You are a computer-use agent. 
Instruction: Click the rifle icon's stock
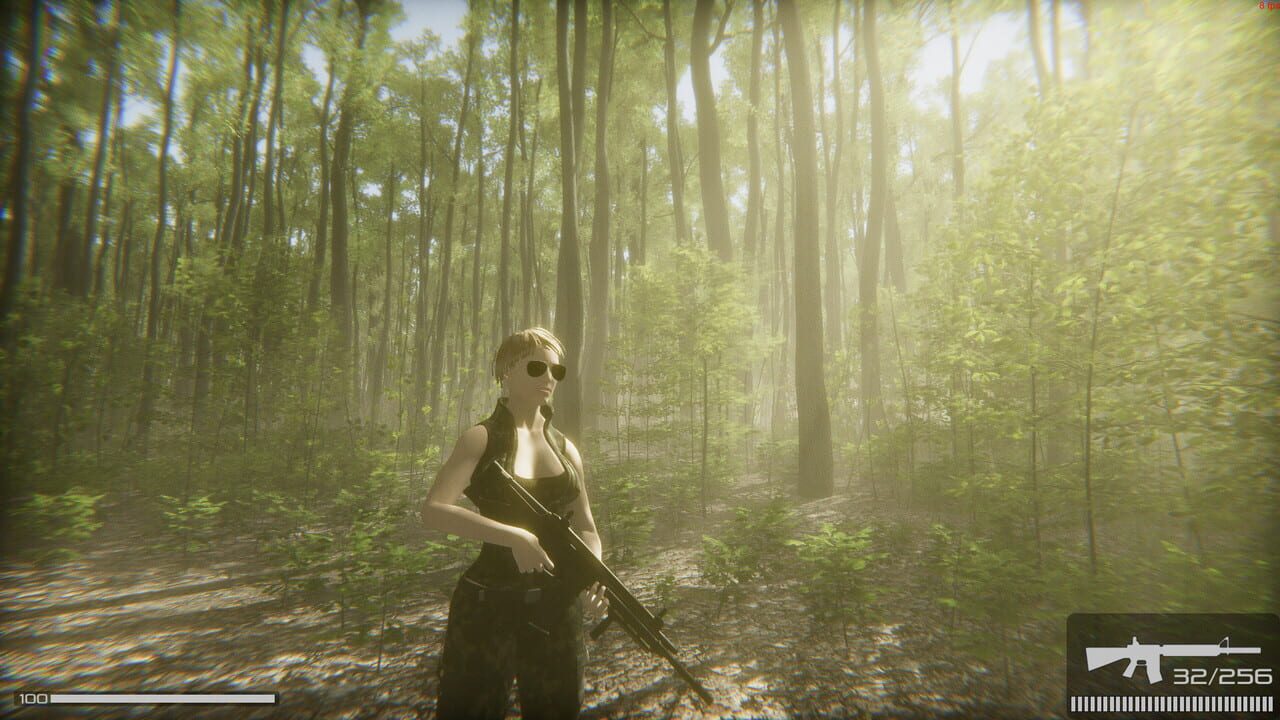(1100, 660)
